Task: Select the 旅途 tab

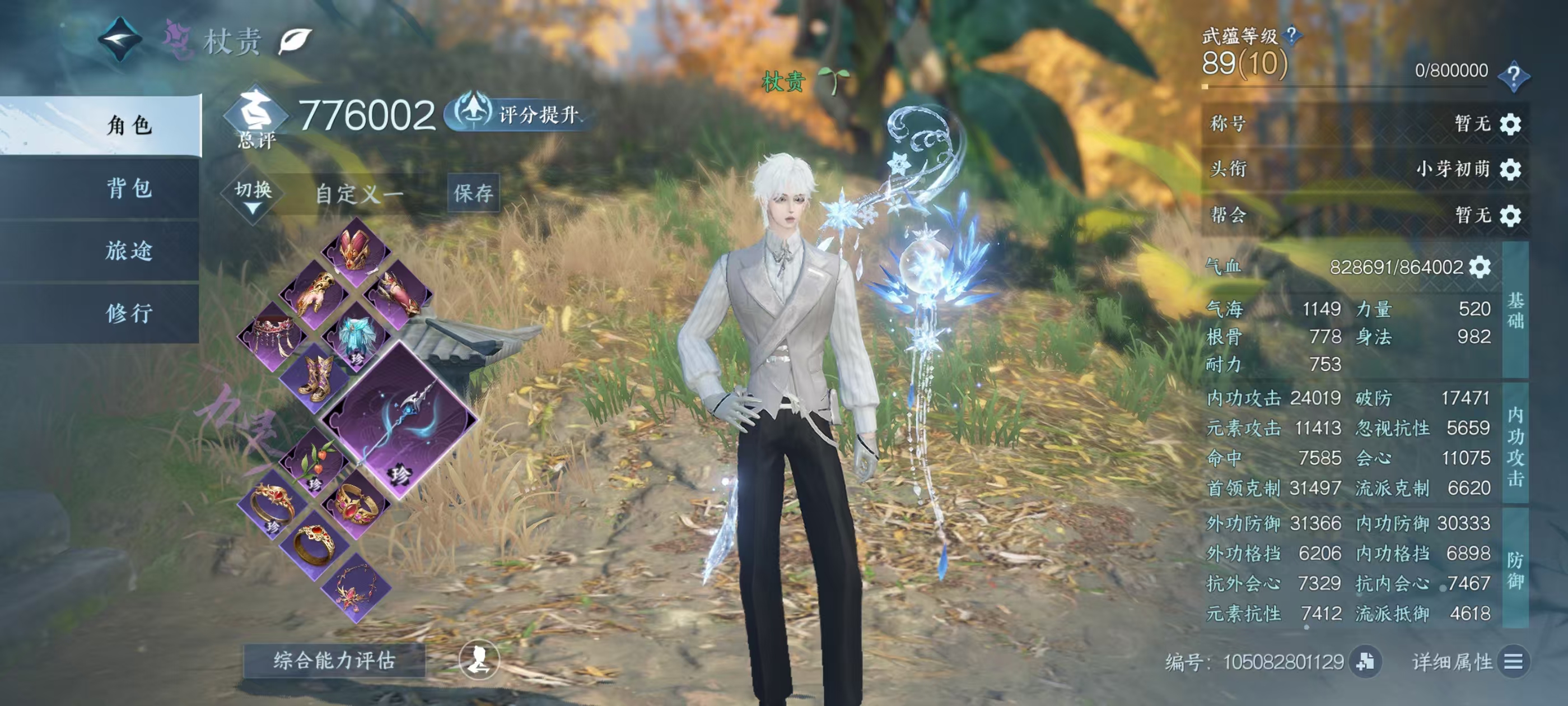Action: (129, 250)
